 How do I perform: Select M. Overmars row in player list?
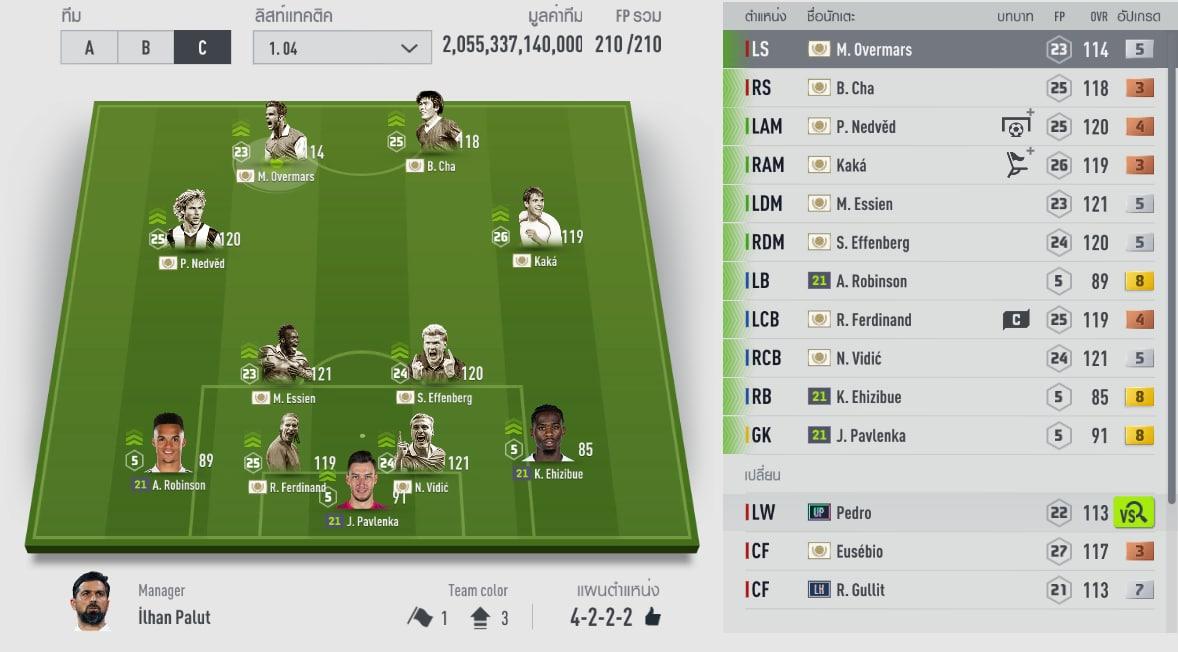[x=940, y=49]
